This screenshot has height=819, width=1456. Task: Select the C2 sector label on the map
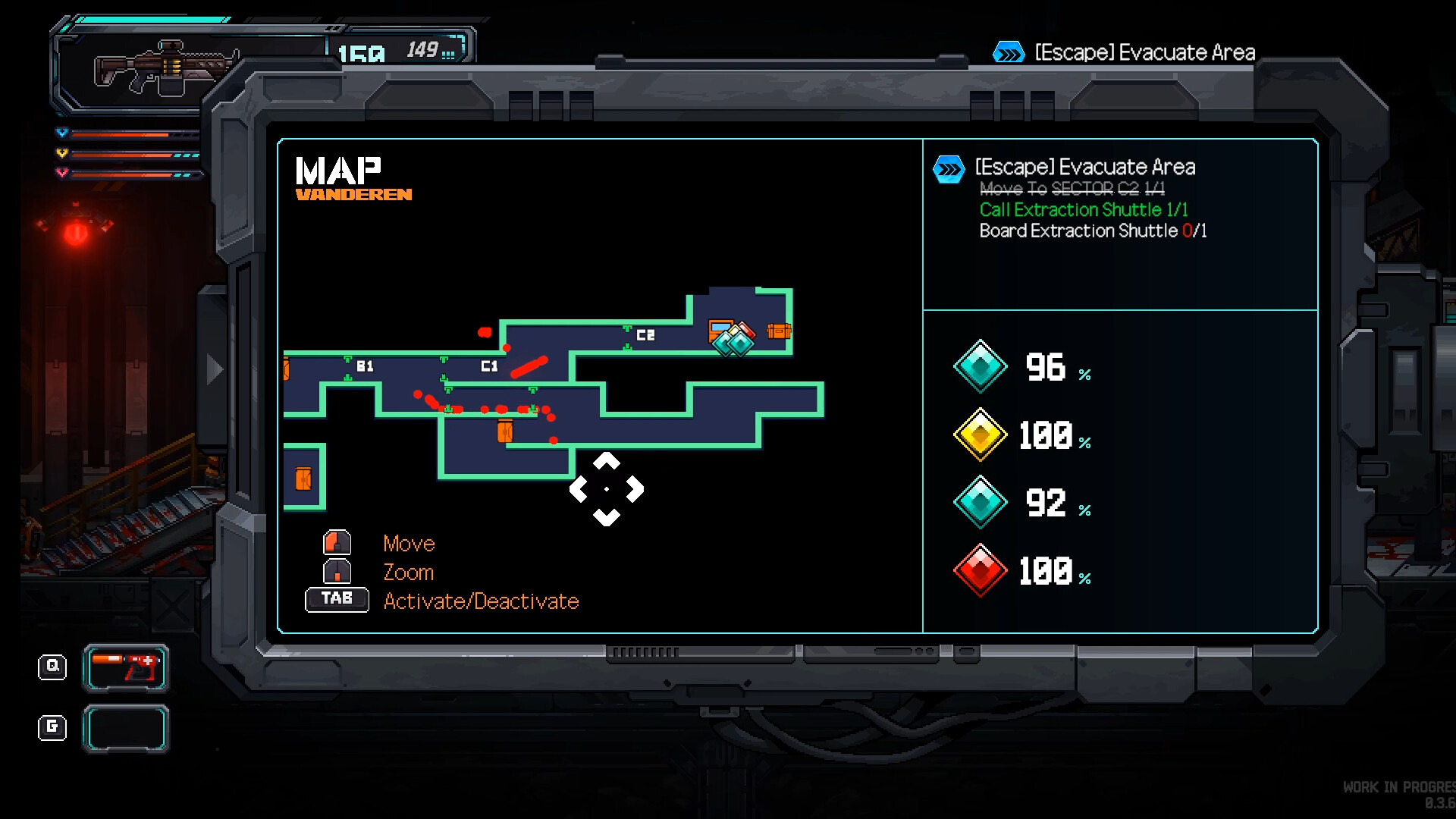pyautogui.click(x=645, y=335)
